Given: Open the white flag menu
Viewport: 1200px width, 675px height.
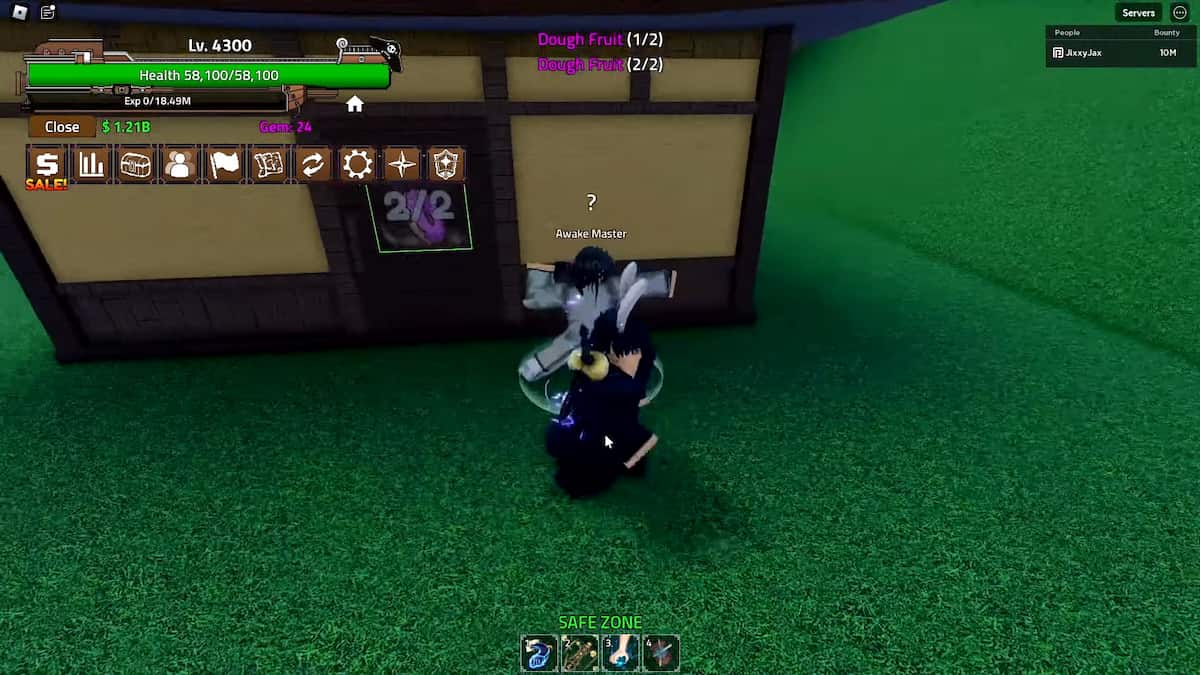Looking at the screenshot, I should [225, 165].
